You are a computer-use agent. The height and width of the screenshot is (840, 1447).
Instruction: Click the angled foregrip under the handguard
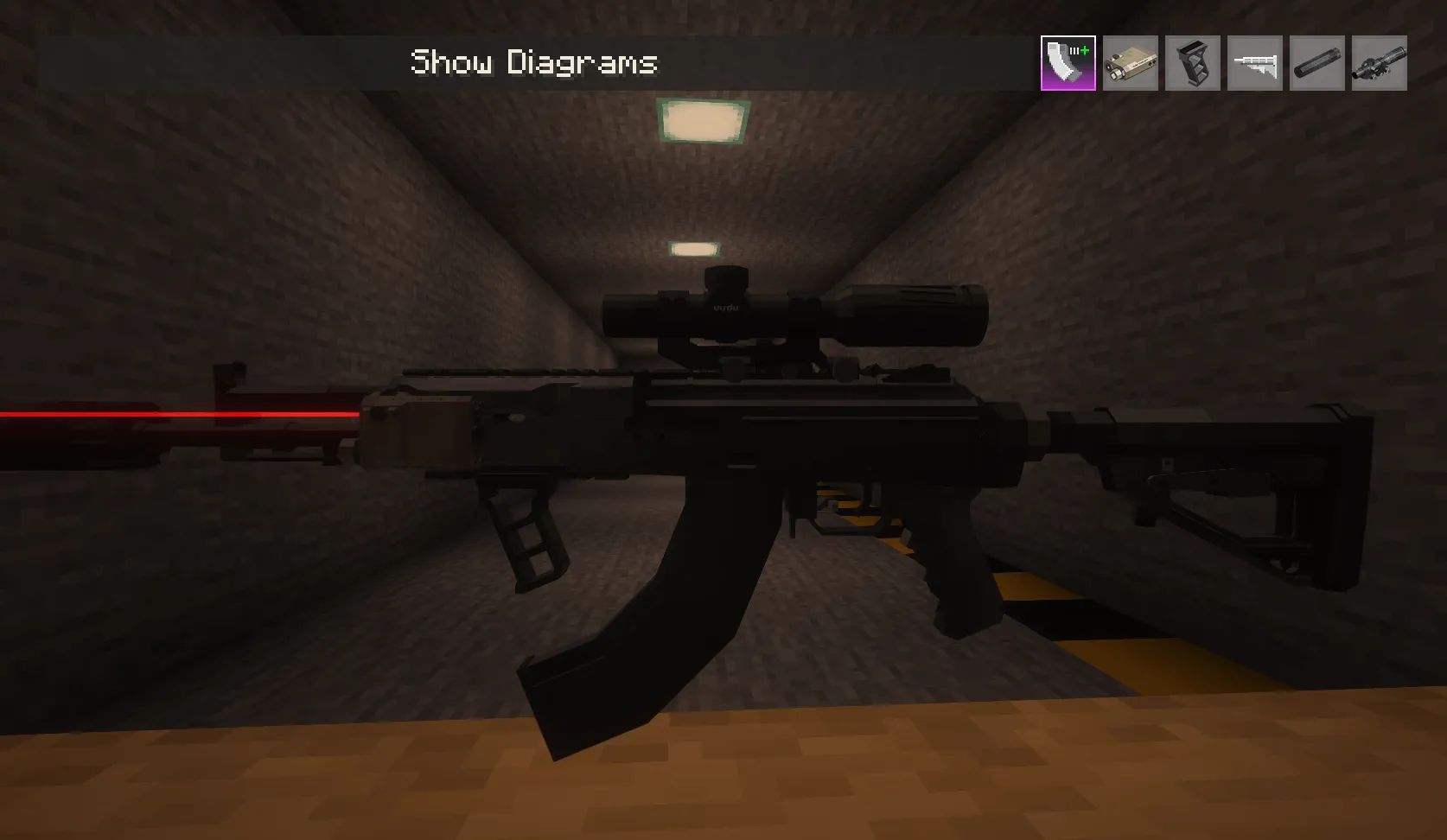(x=523, y=527)
